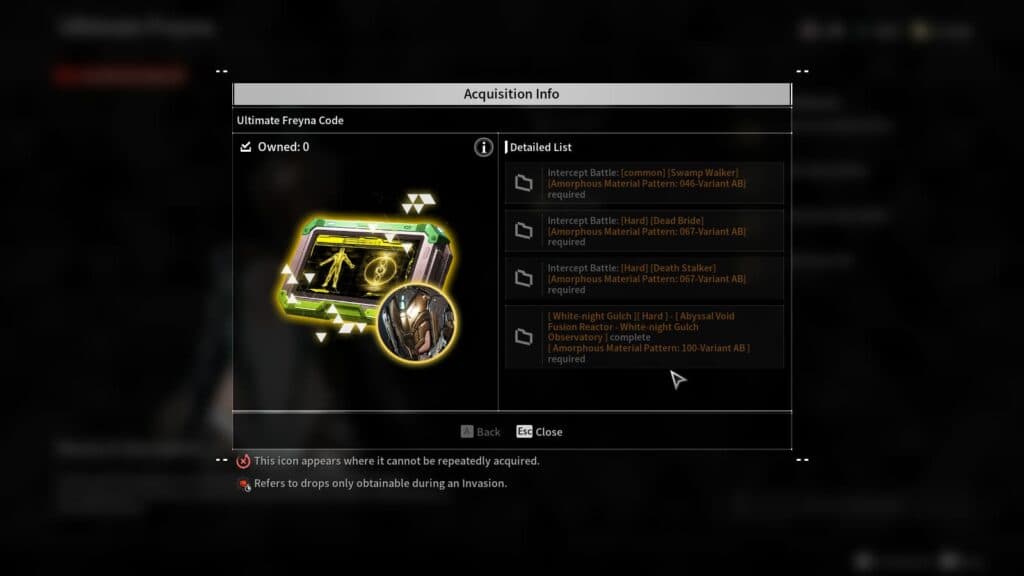The width and height of the screenshot is (1024, 576).
Task: Select the Swamp Walker intercept battle entry
Action: (644, 183)
